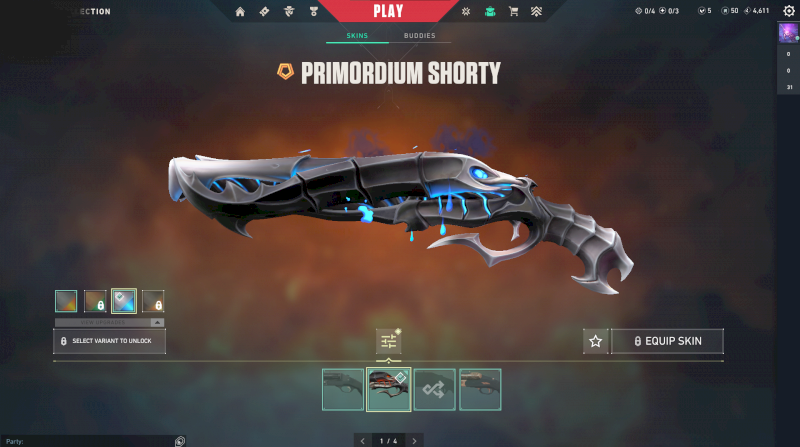
Task: Favorite this skin with the star button
Action: (595, 341)
